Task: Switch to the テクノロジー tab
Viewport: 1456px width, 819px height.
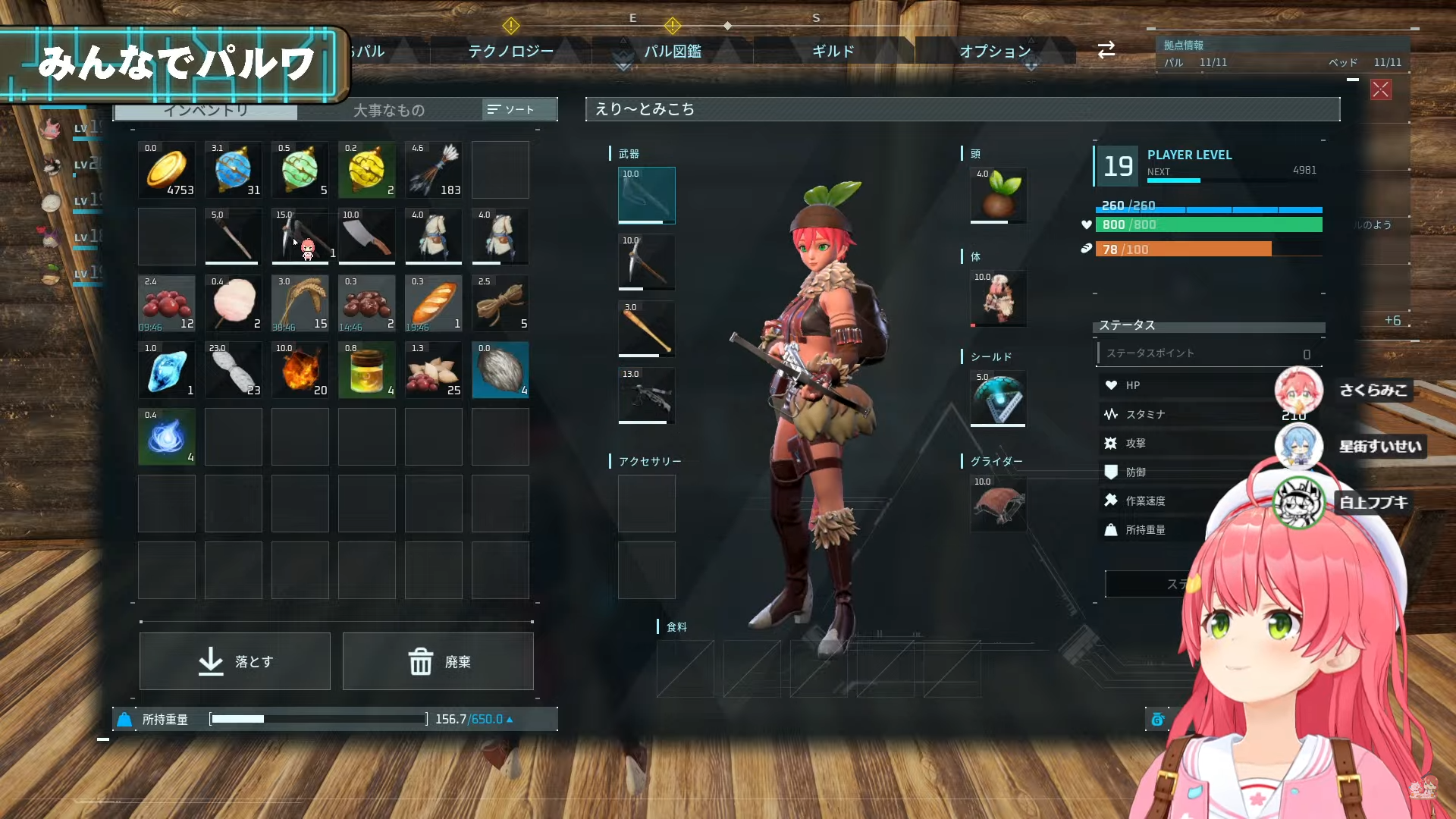Action: coord(510,51)
